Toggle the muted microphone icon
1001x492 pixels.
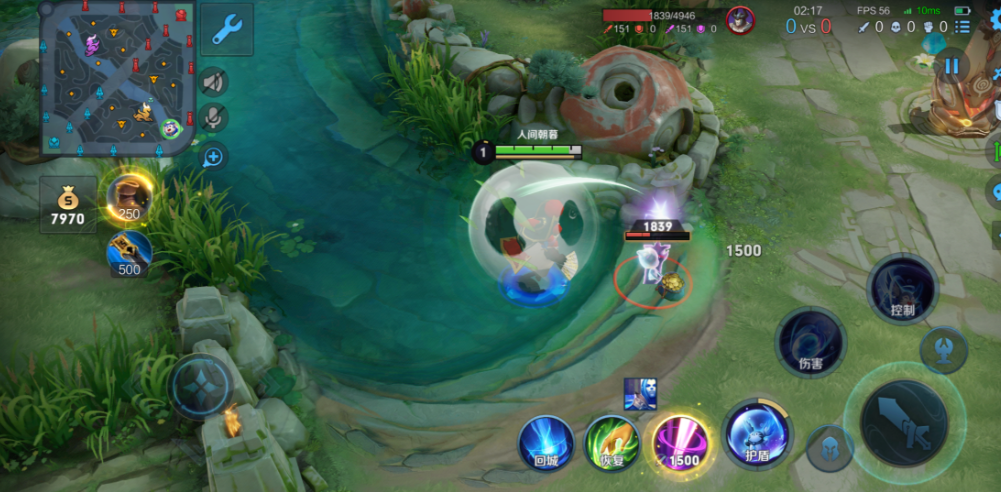point(212,118)
